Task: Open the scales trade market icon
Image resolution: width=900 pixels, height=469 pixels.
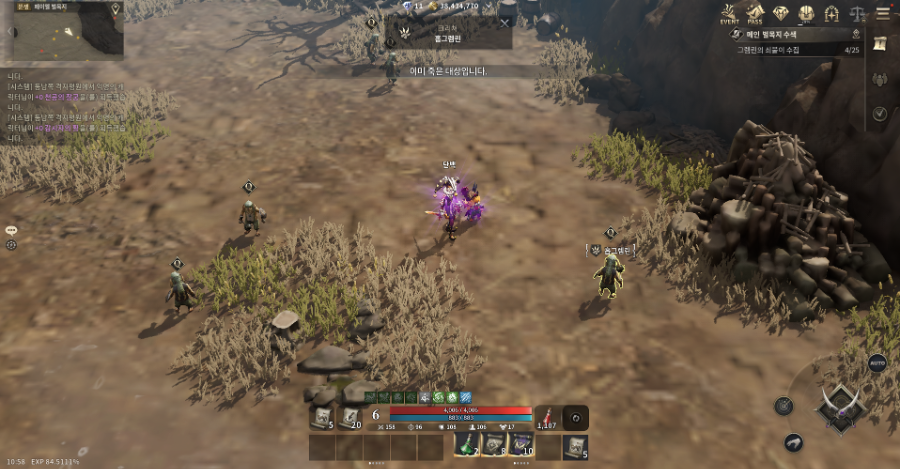Action: click(x=857, y=13)
